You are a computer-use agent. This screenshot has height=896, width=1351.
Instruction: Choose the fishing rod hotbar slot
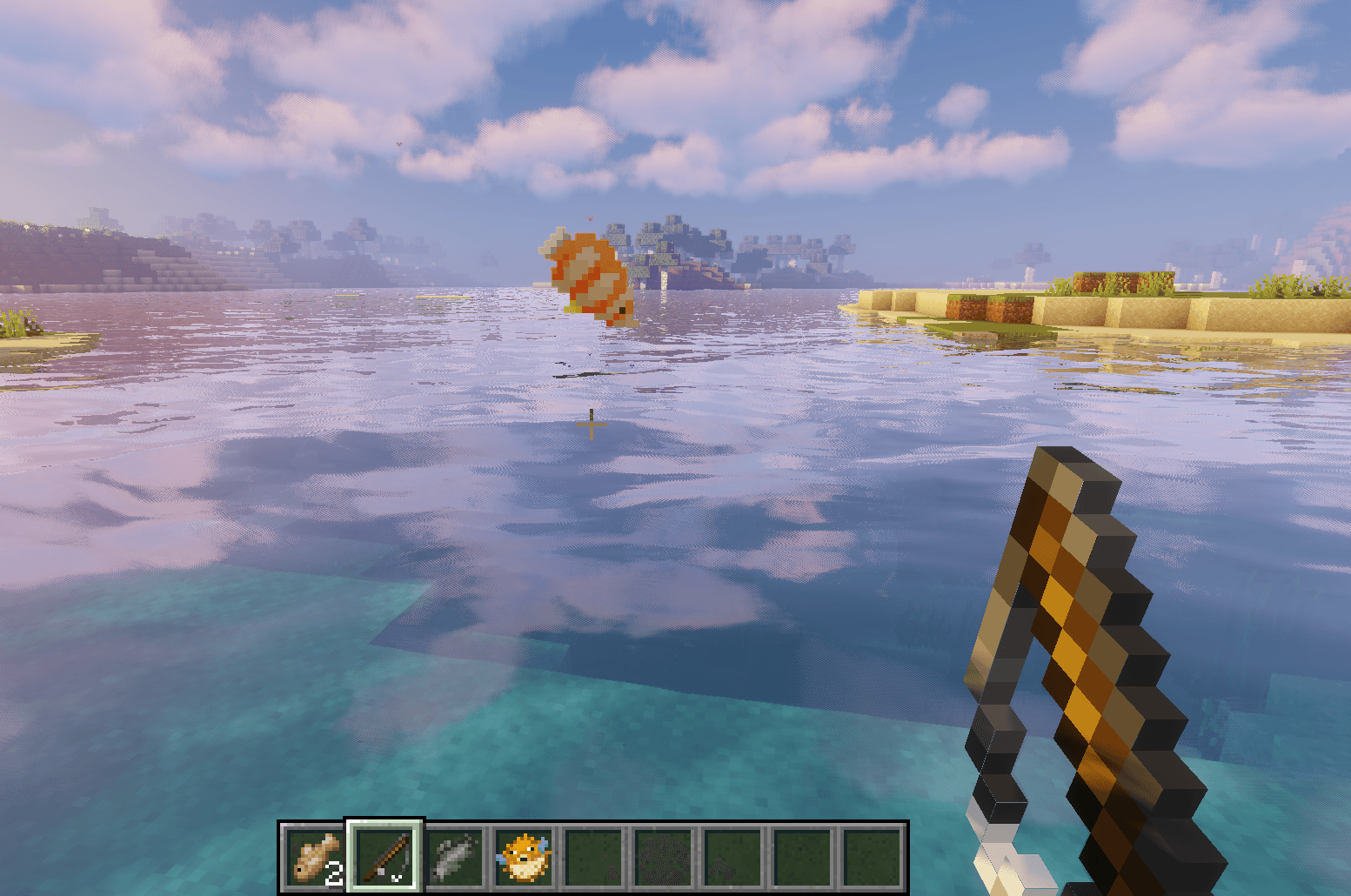(x=385, y=857)
